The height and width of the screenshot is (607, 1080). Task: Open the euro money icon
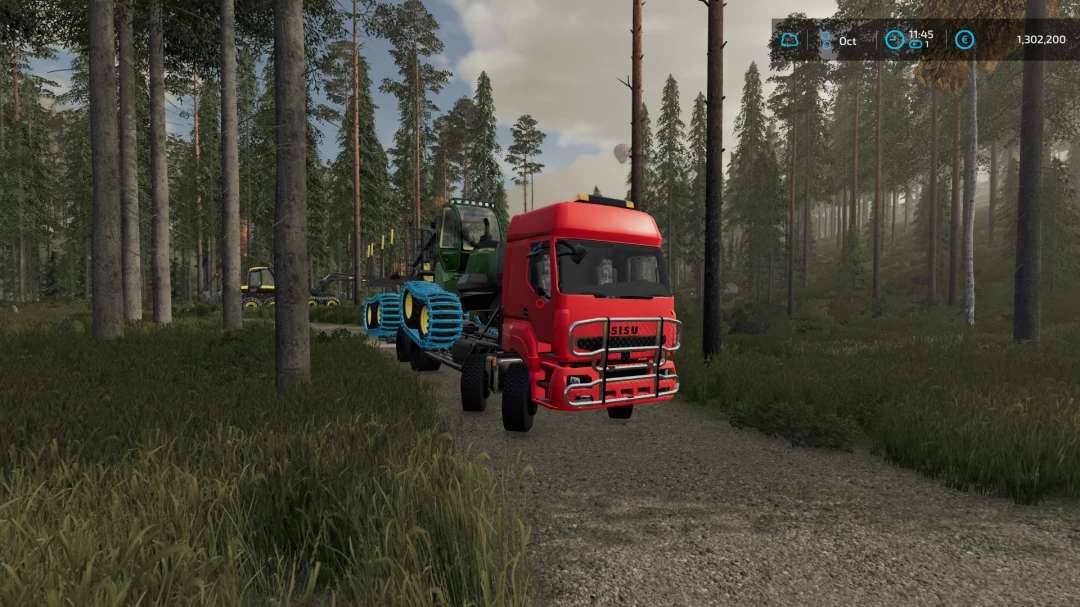[964, 40]
